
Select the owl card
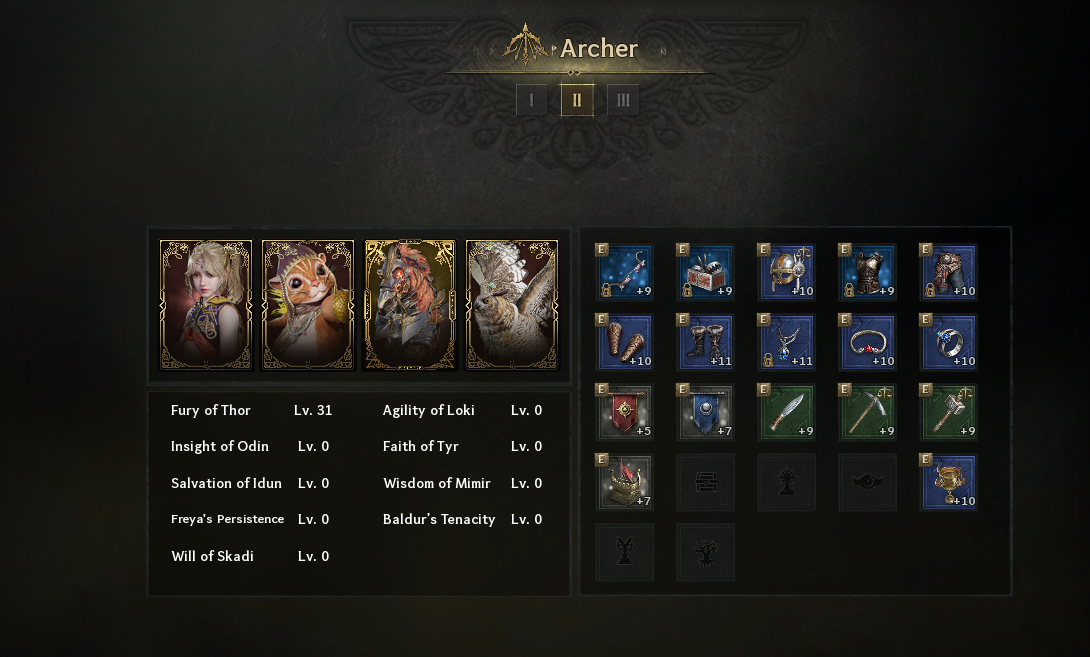[512, 305]
